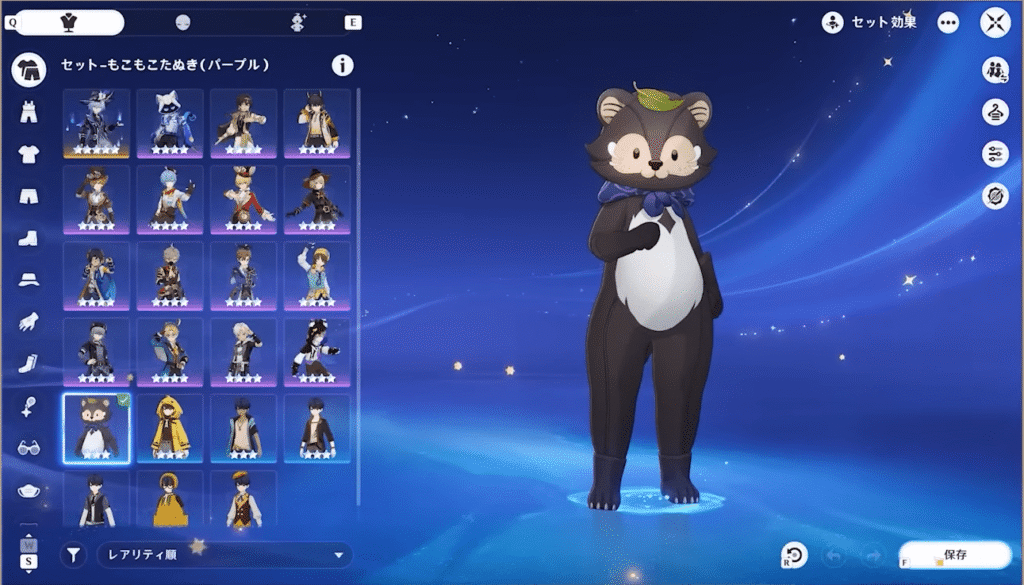Open the three-dots more options menu

(x=948, y=22)
